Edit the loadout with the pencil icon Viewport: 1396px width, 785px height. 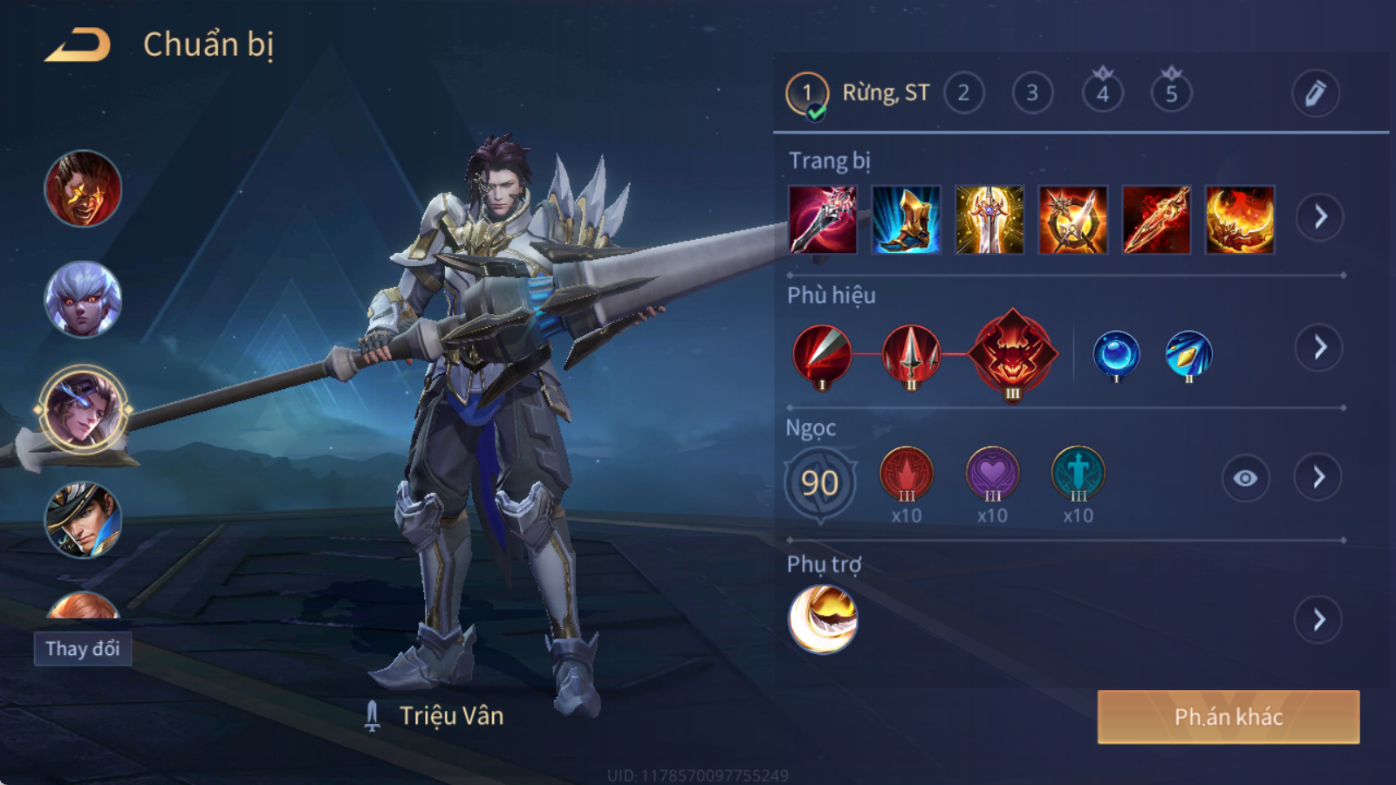coord(1315,94)
